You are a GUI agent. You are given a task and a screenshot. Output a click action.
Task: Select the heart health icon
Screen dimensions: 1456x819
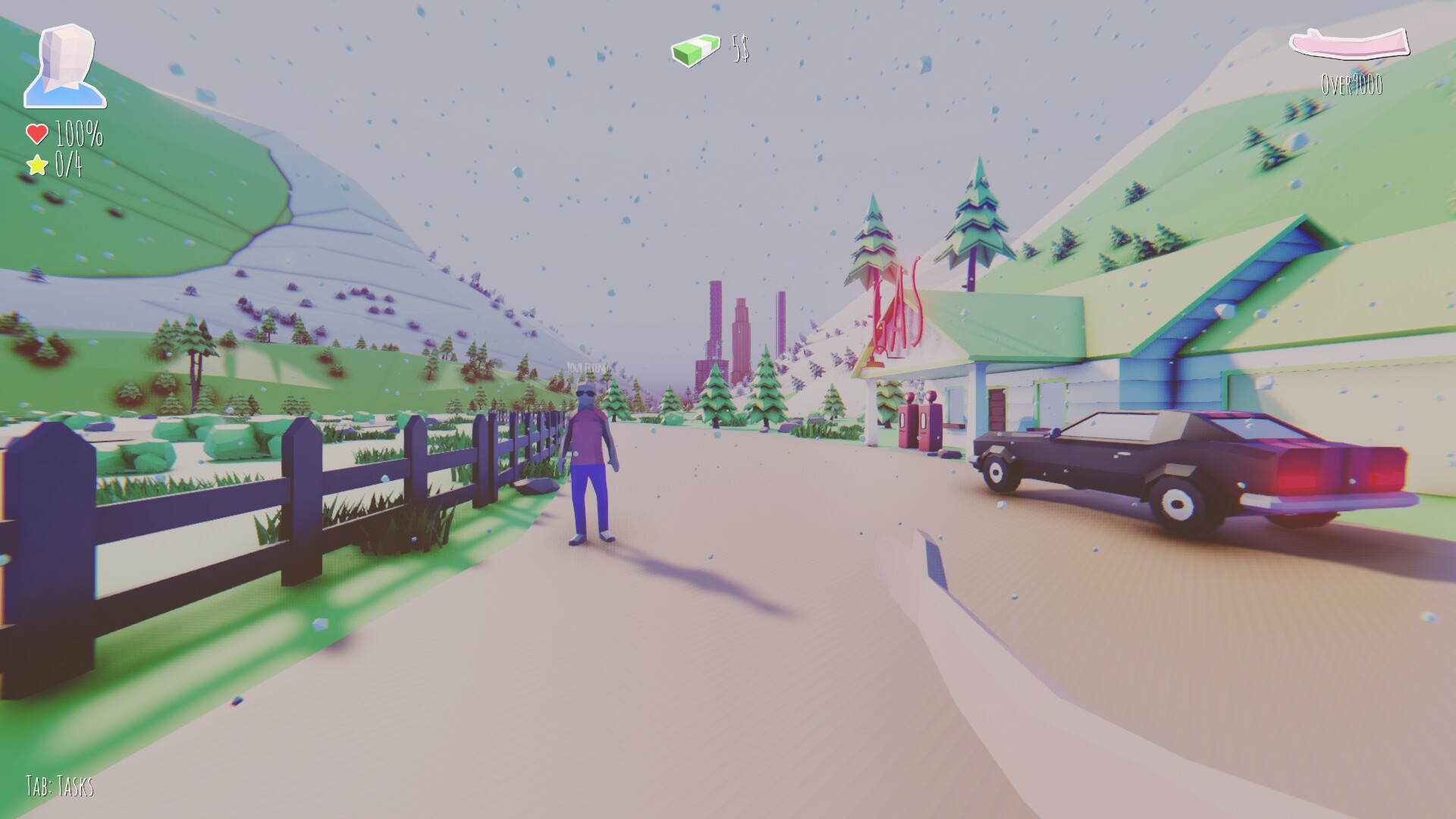tap(36, 134)
